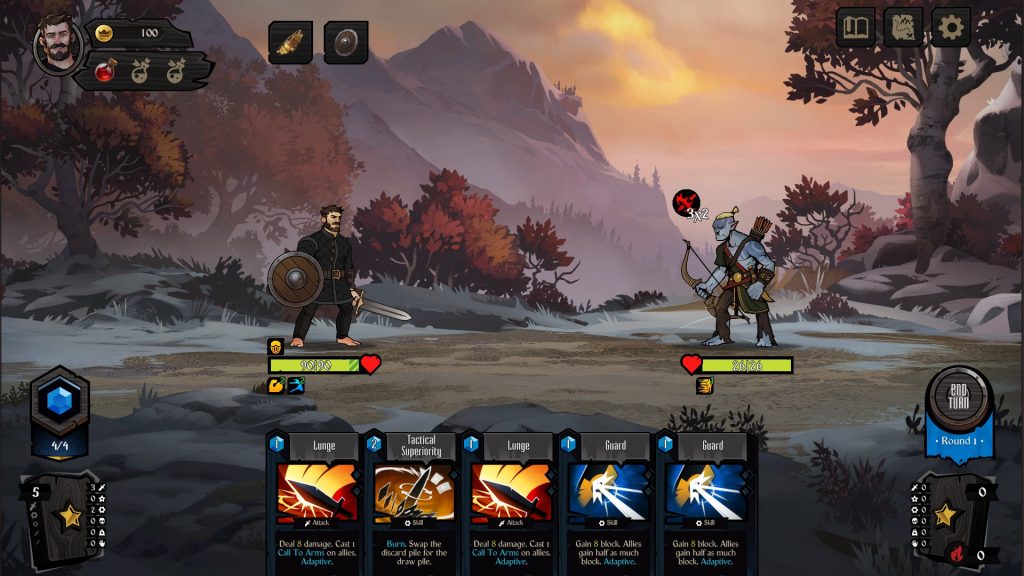Inspect the hero's flexed arm status icon
Screen dimensions: 1024x576
tap(276, 385)
